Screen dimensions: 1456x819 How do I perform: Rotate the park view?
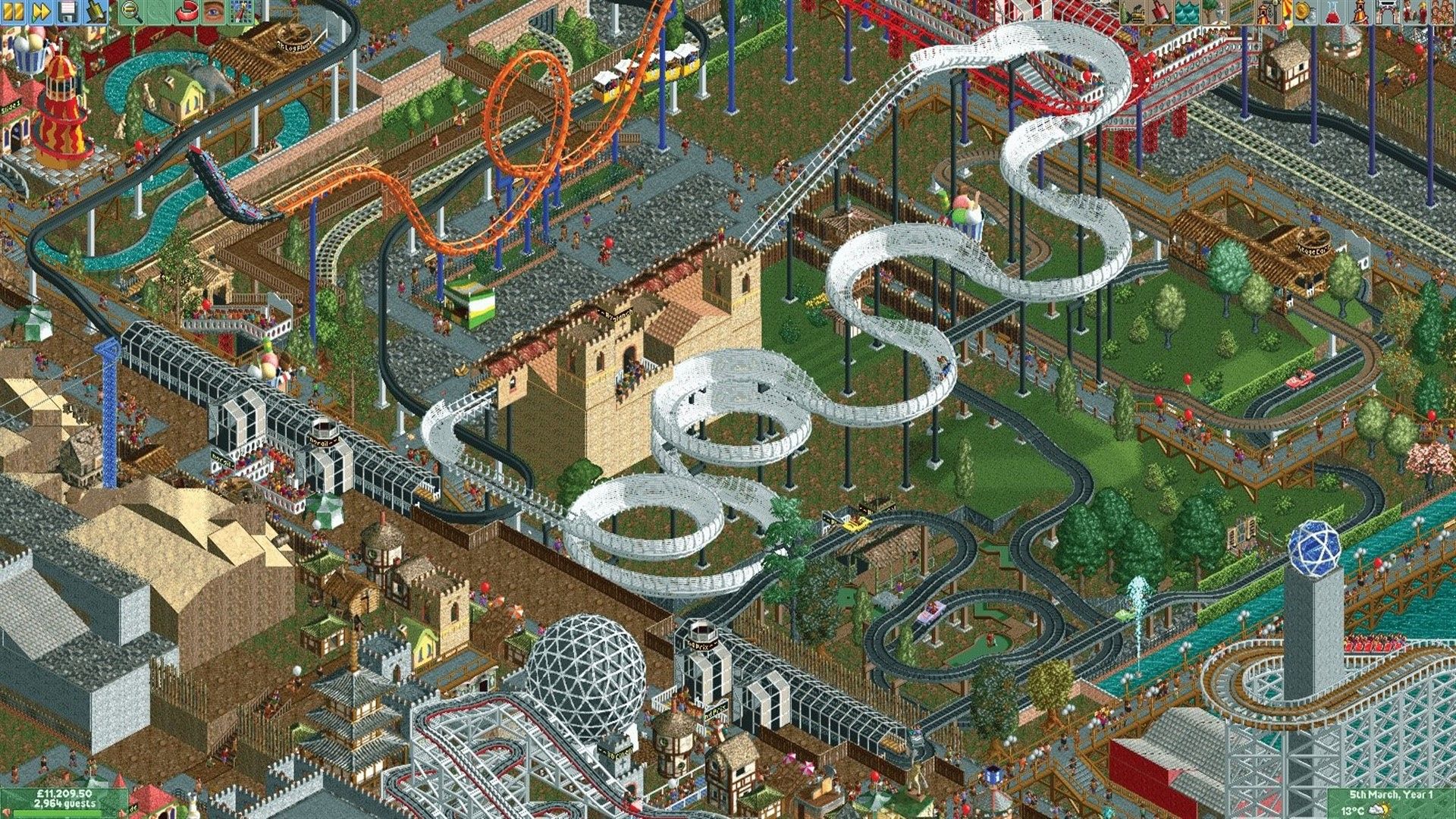[186, 11]
